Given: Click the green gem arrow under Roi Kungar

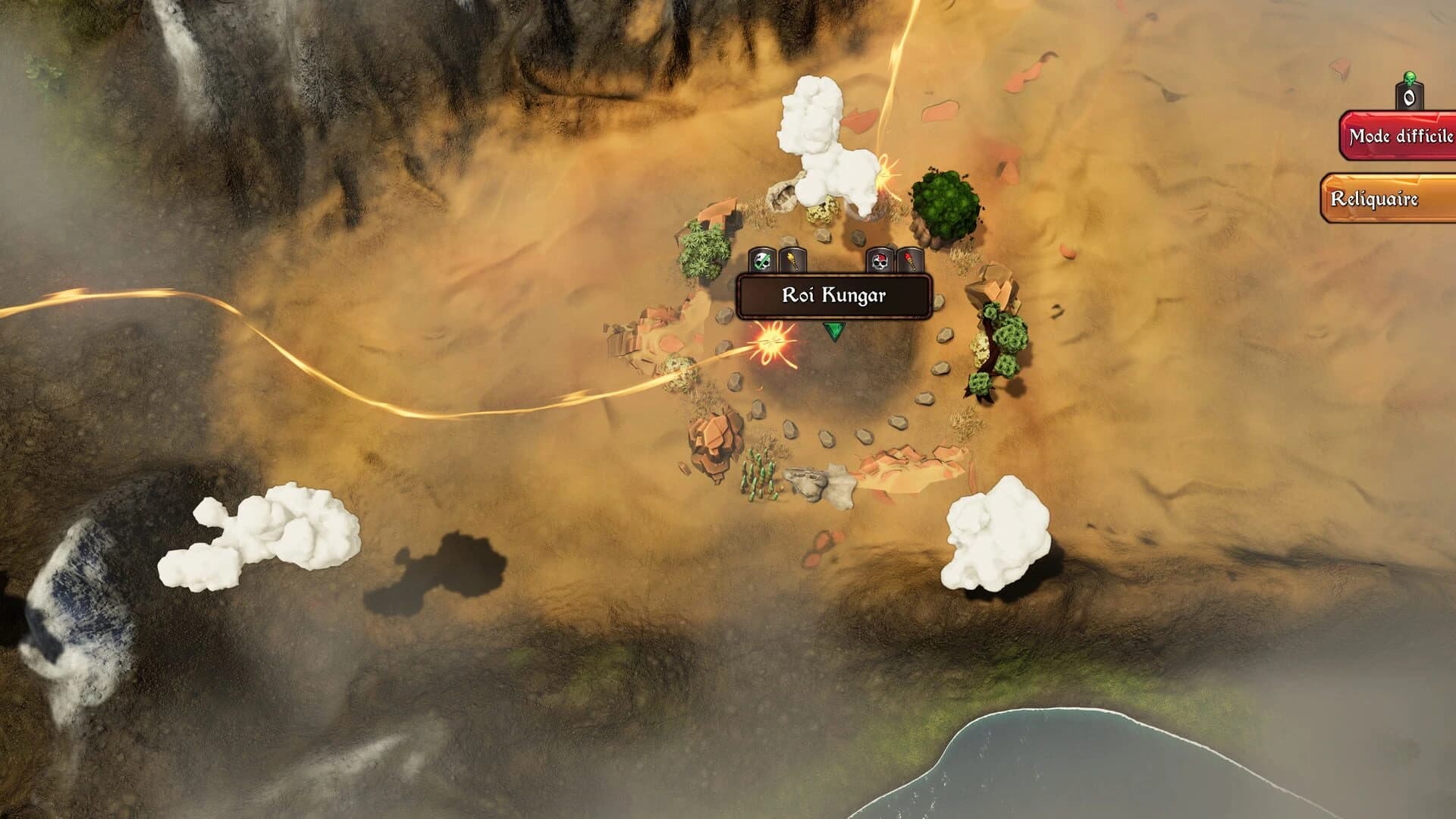Looking at the screenshot, I should [833, 331].
